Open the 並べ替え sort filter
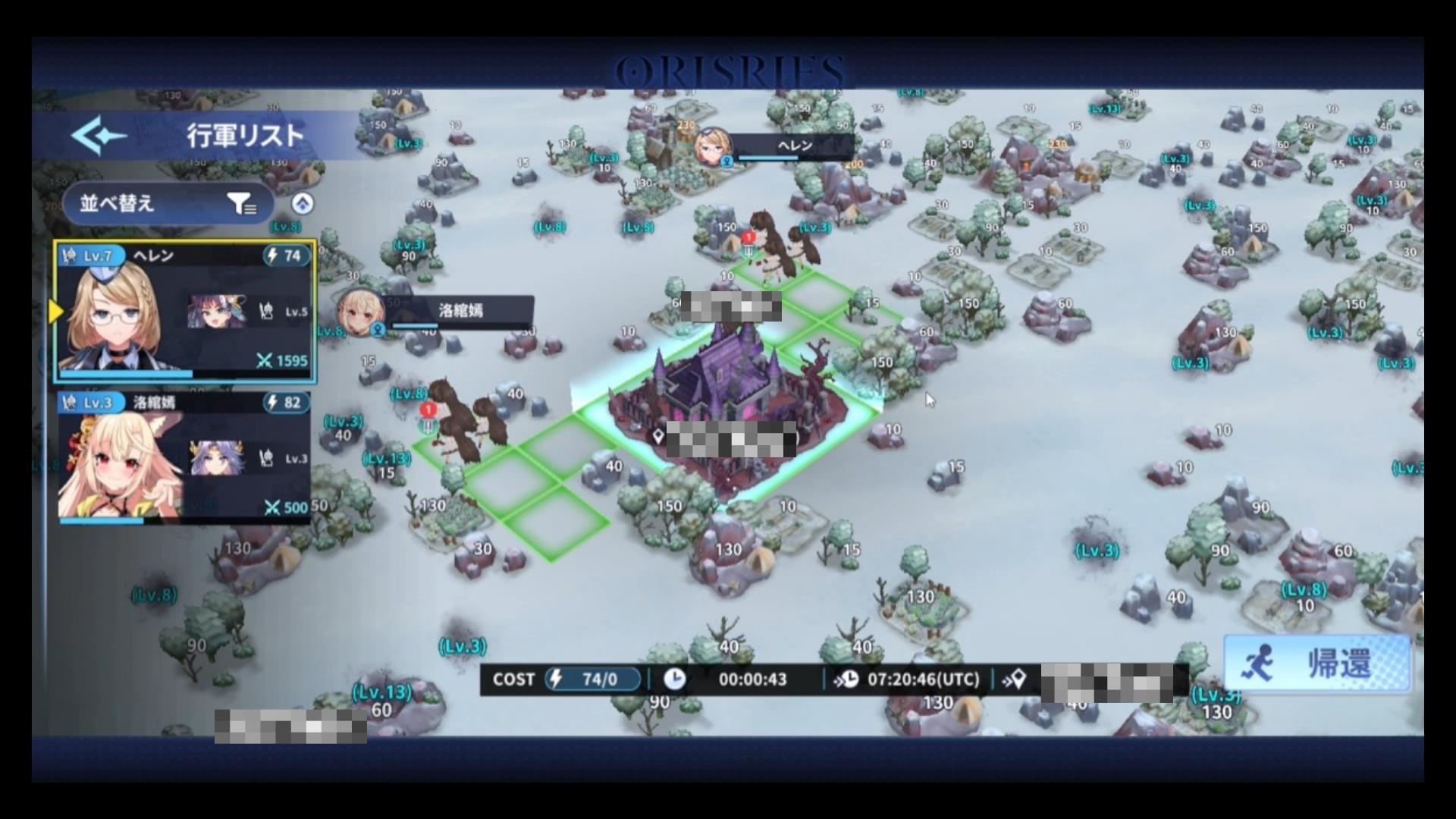 (168, 203)
